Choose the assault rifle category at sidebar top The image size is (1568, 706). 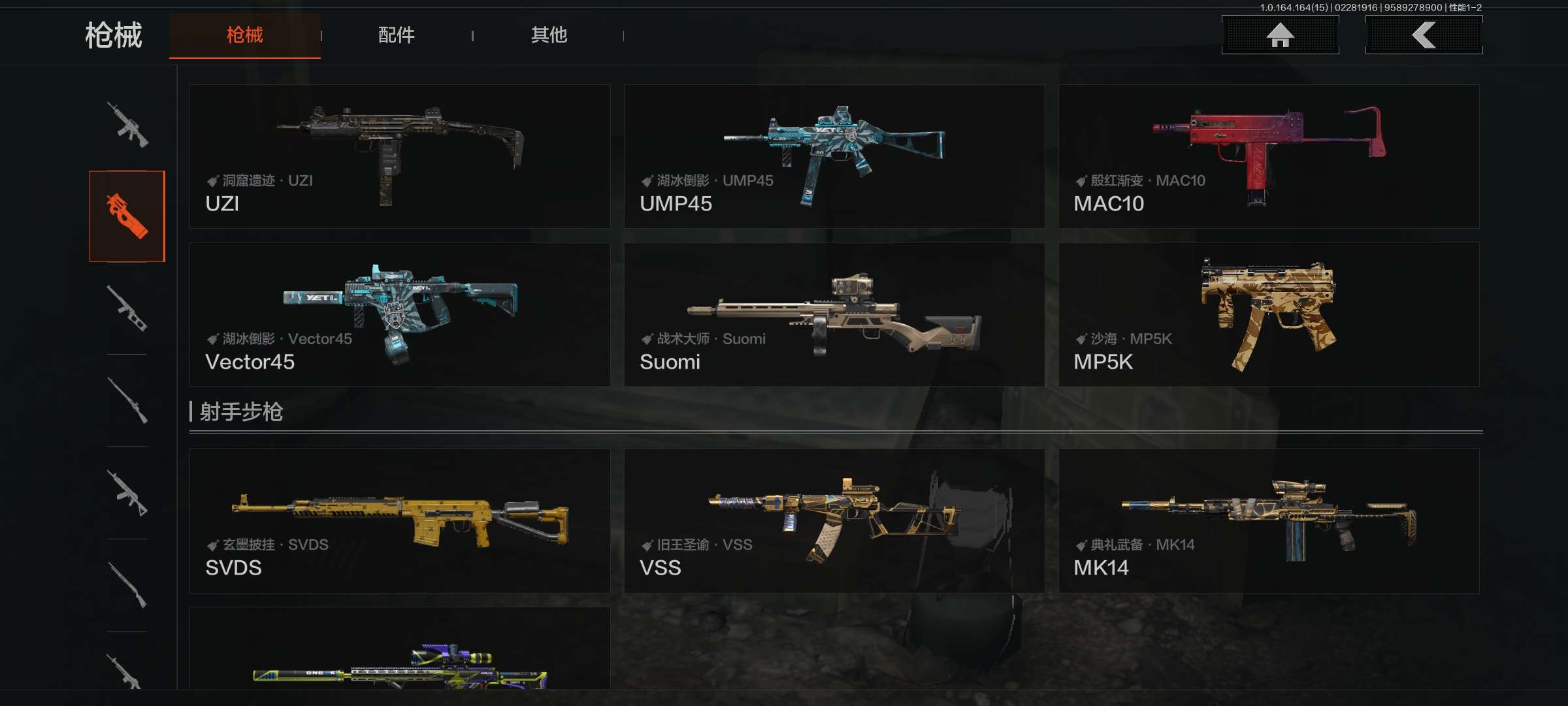click(x=127, y=124)
